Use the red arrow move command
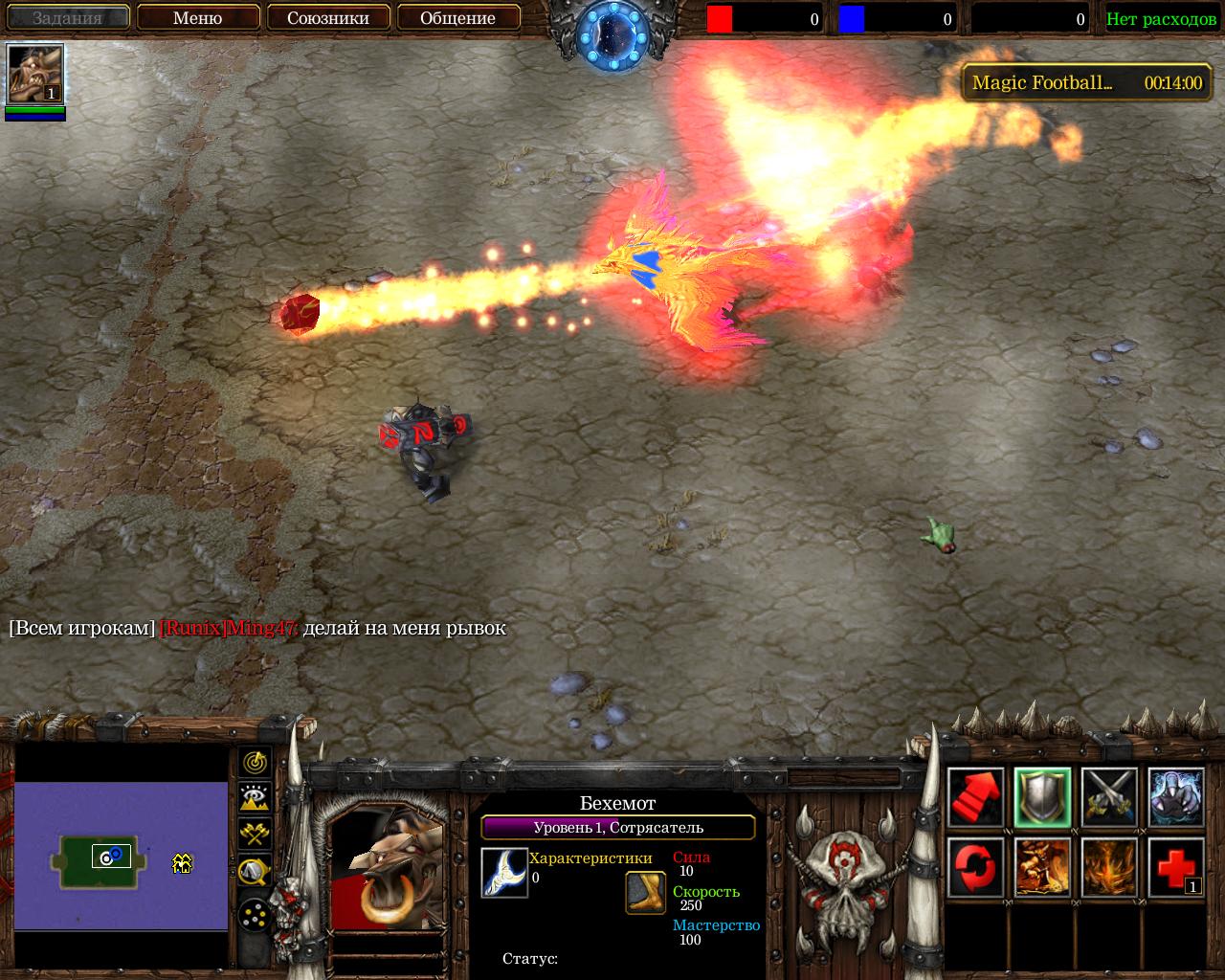The image size is (1225, 980). pyautogui.click(x=976, y=796)
